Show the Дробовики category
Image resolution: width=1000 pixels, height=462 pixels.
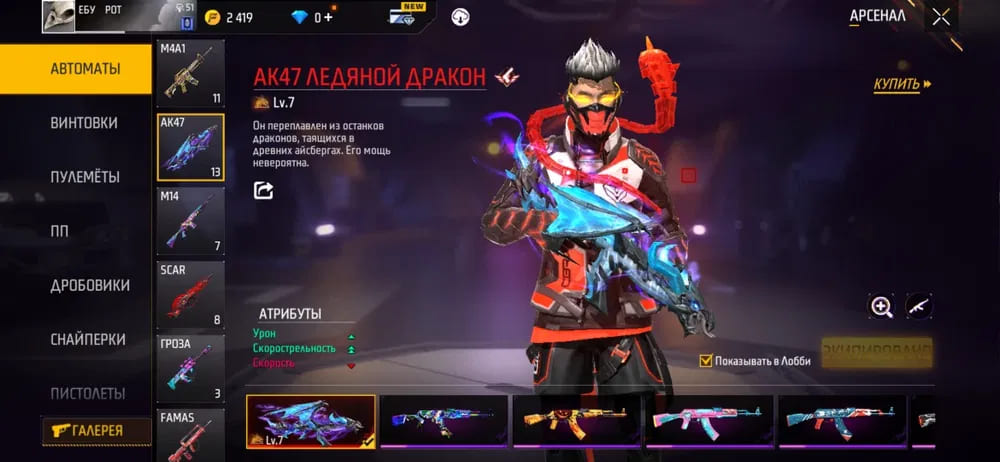(x=90, y=285)
